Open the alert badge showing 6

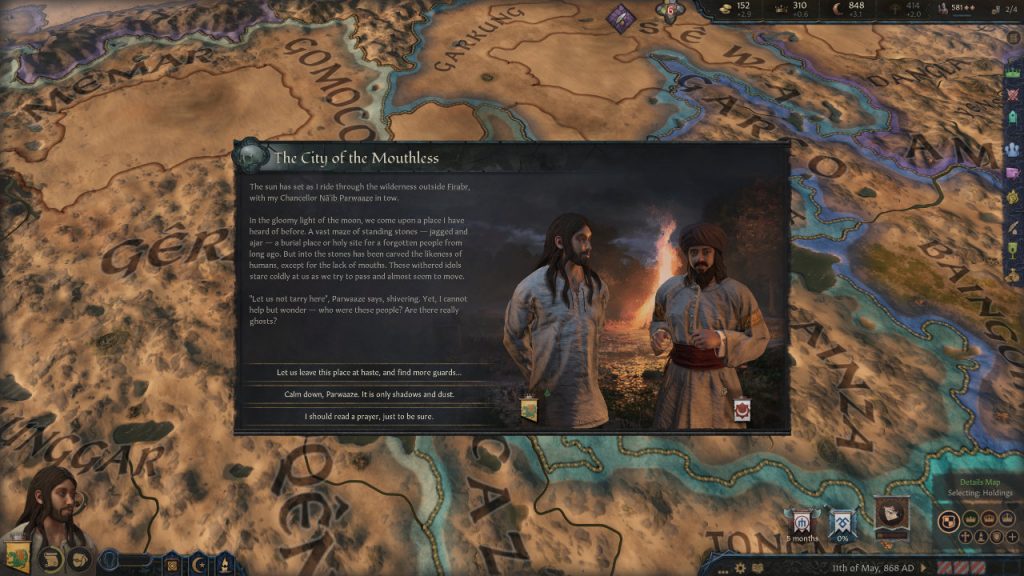(671, 11)
